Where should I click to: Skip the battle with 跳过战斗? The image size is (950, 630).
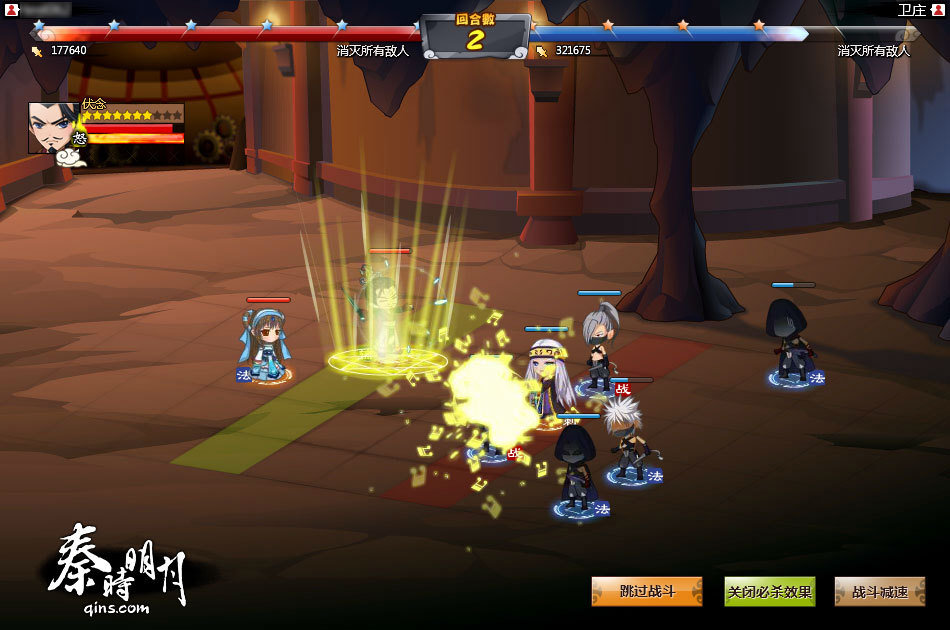[646, 591]
